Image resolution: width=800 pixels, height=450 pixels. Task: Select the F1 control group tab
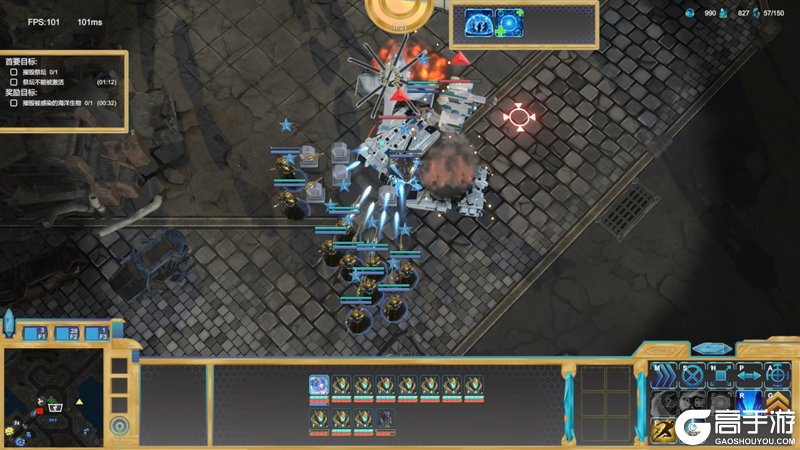point(42,333)
